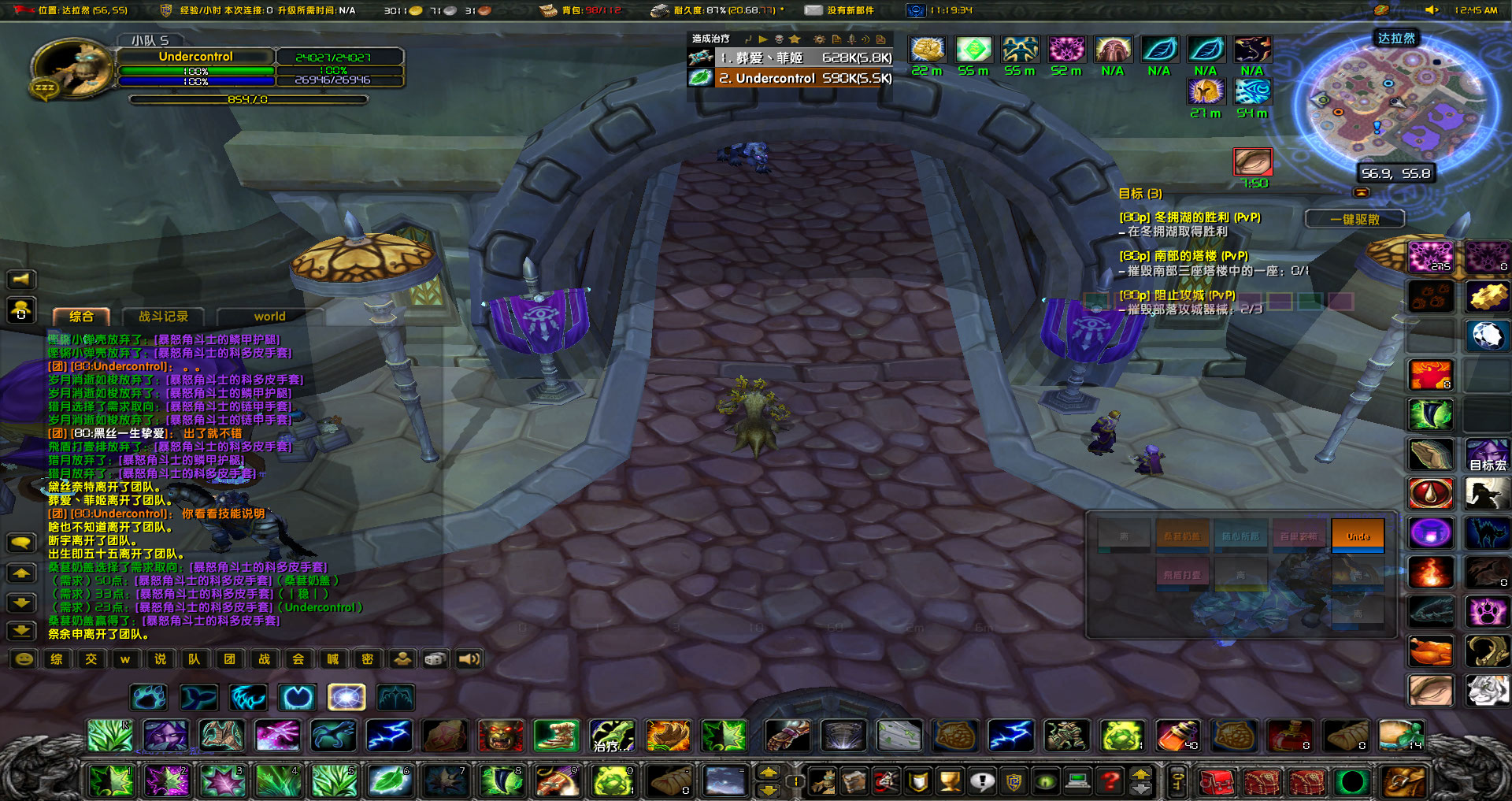Click the report icon in the 造成治疗 title bar
The width and height of the screenshot is (1512, 801).
click(837, 39)
